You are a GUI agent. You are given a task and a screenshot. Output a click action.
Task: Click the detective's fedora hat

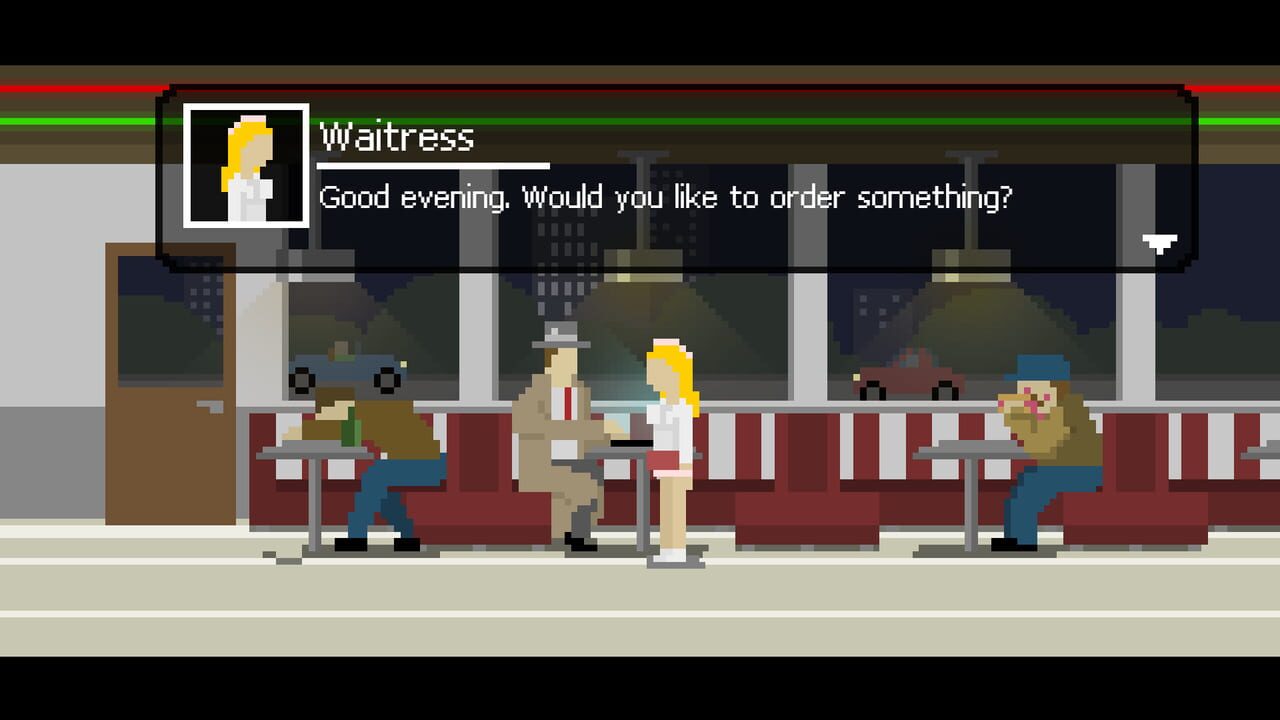point(560,343)
